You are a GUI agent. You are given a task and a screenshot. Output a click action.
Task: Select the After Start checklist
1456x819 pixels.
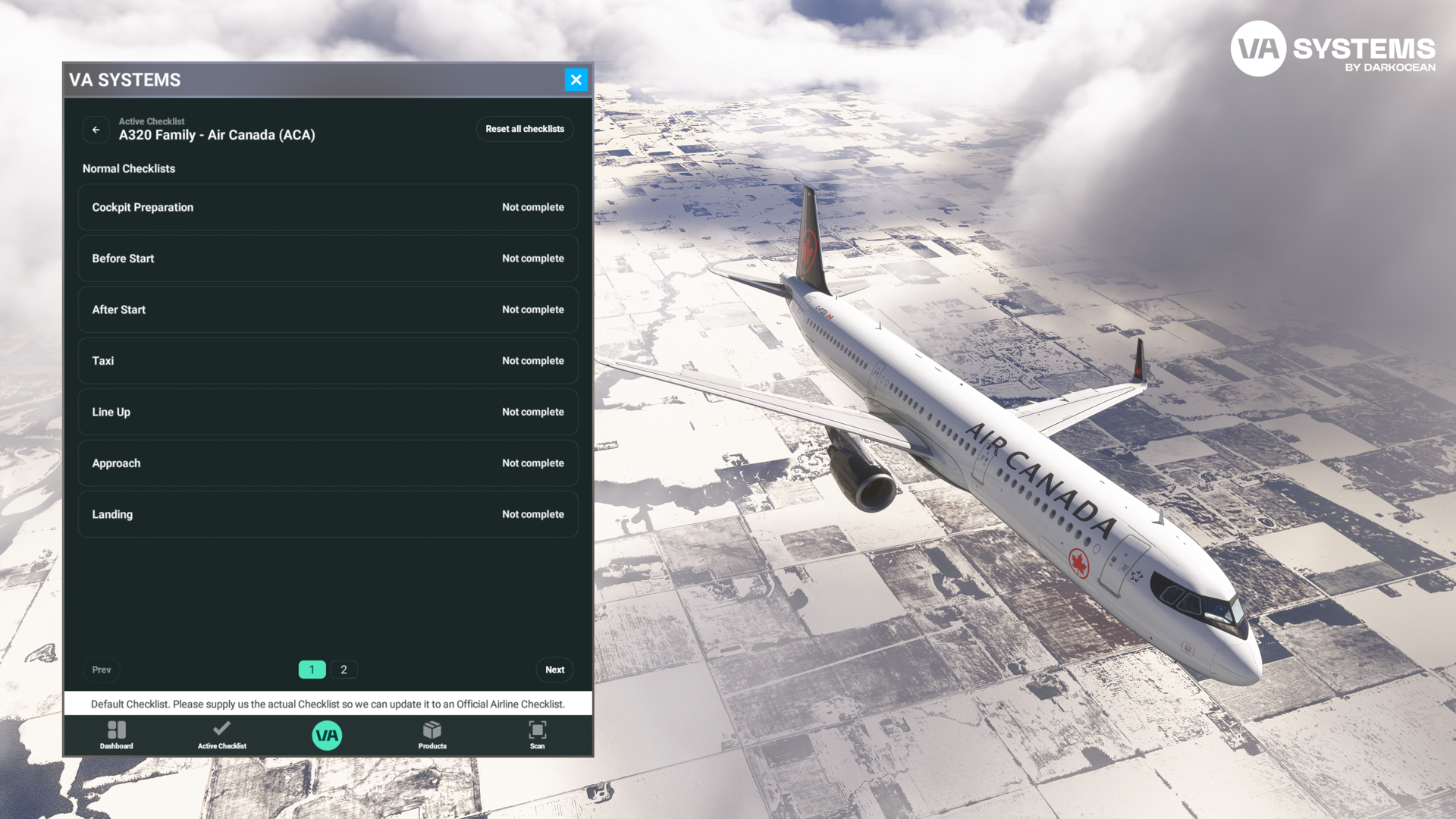tap(328, 309)
